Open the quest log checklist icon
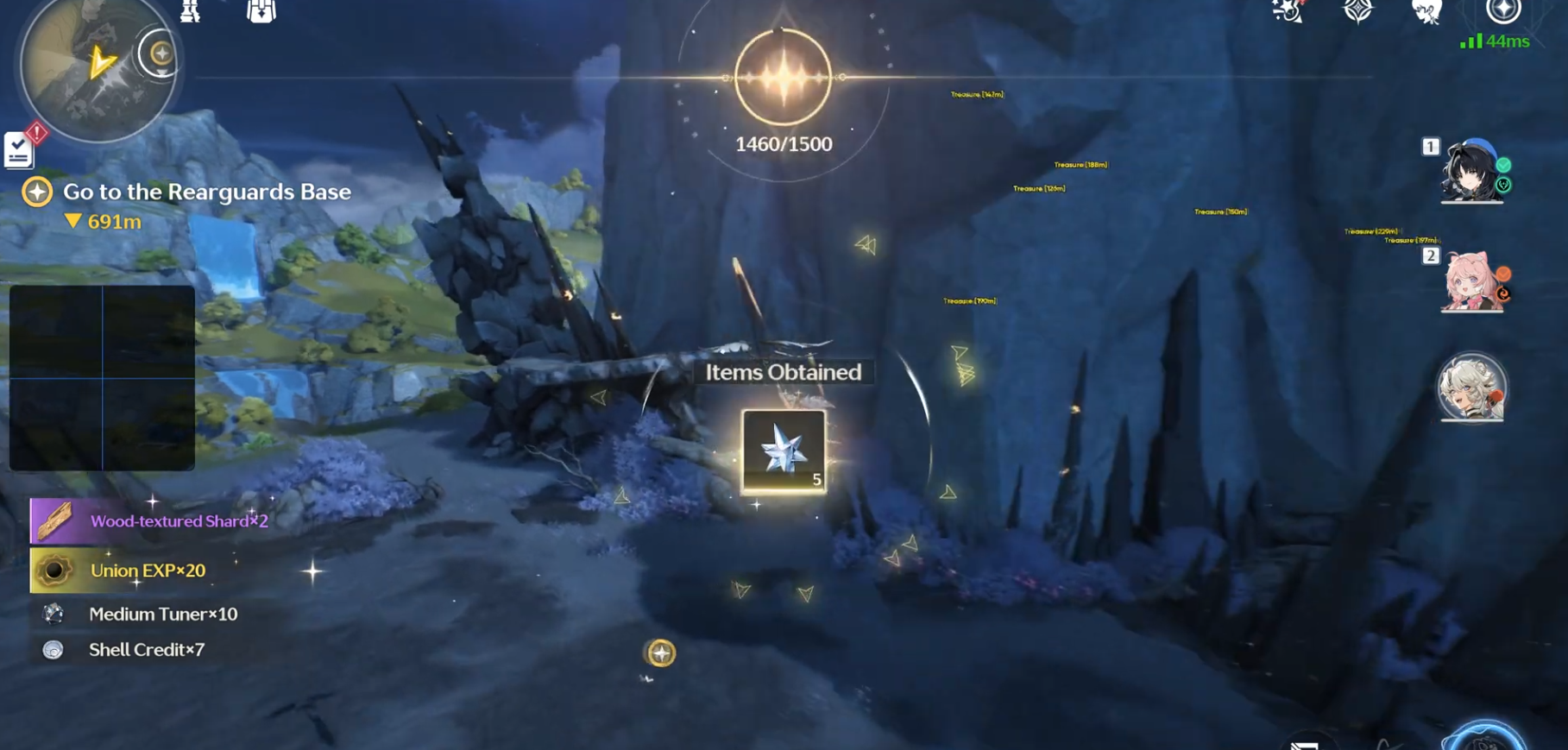 point(18,150)
